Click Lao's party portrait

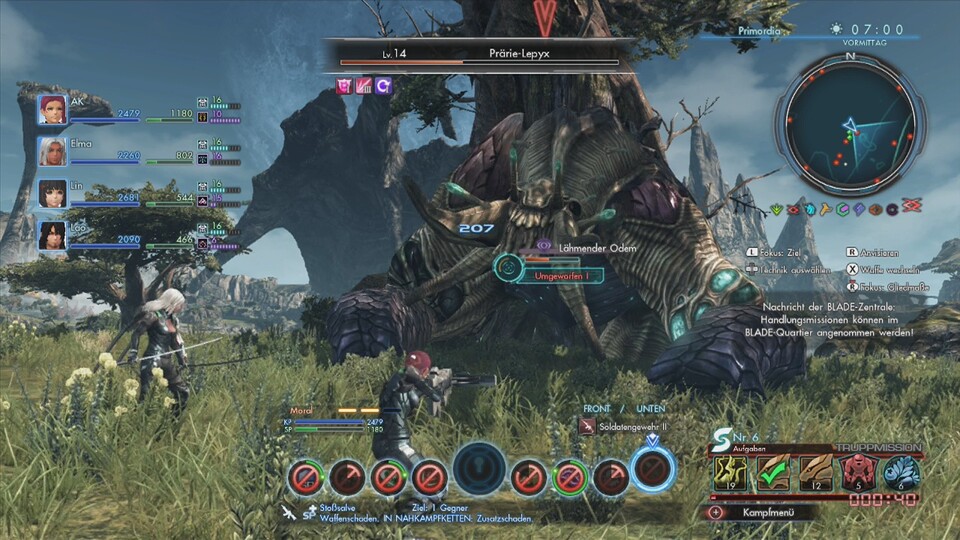click(53, 235)
